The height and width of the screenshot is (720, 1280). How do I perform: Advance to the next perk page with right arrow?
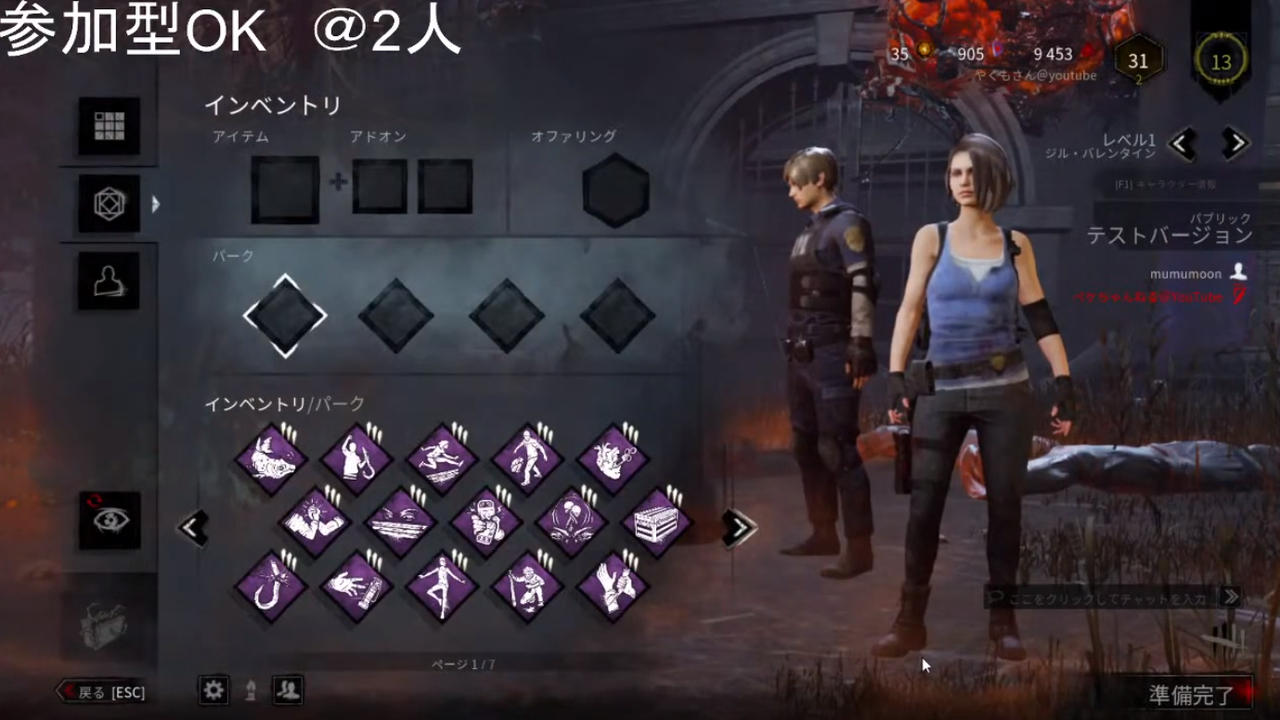click(x=738, y=527)
